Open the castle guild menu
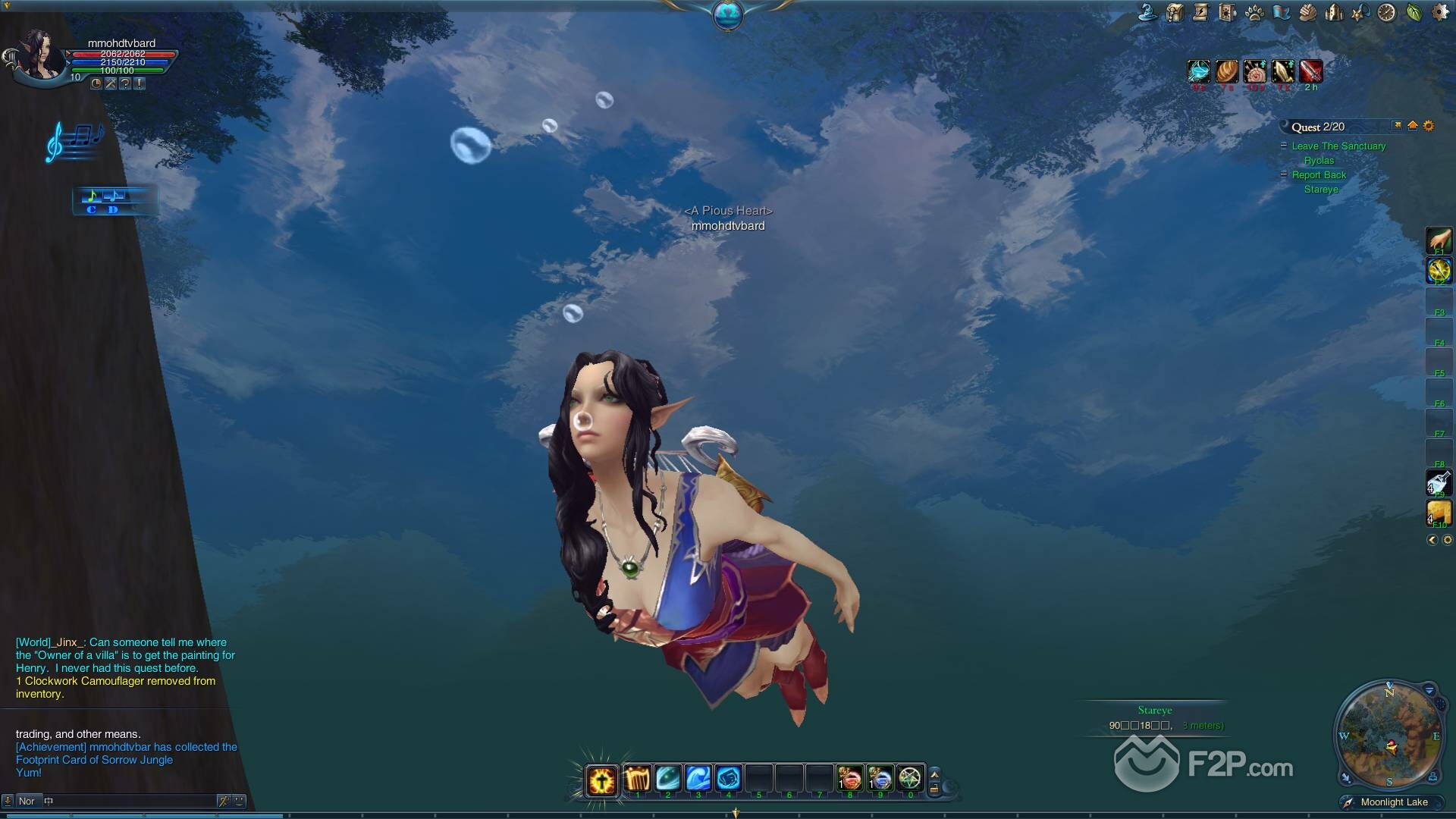Image resolution: width=1456 pixels, height=819 pixels. (1333, 13)
